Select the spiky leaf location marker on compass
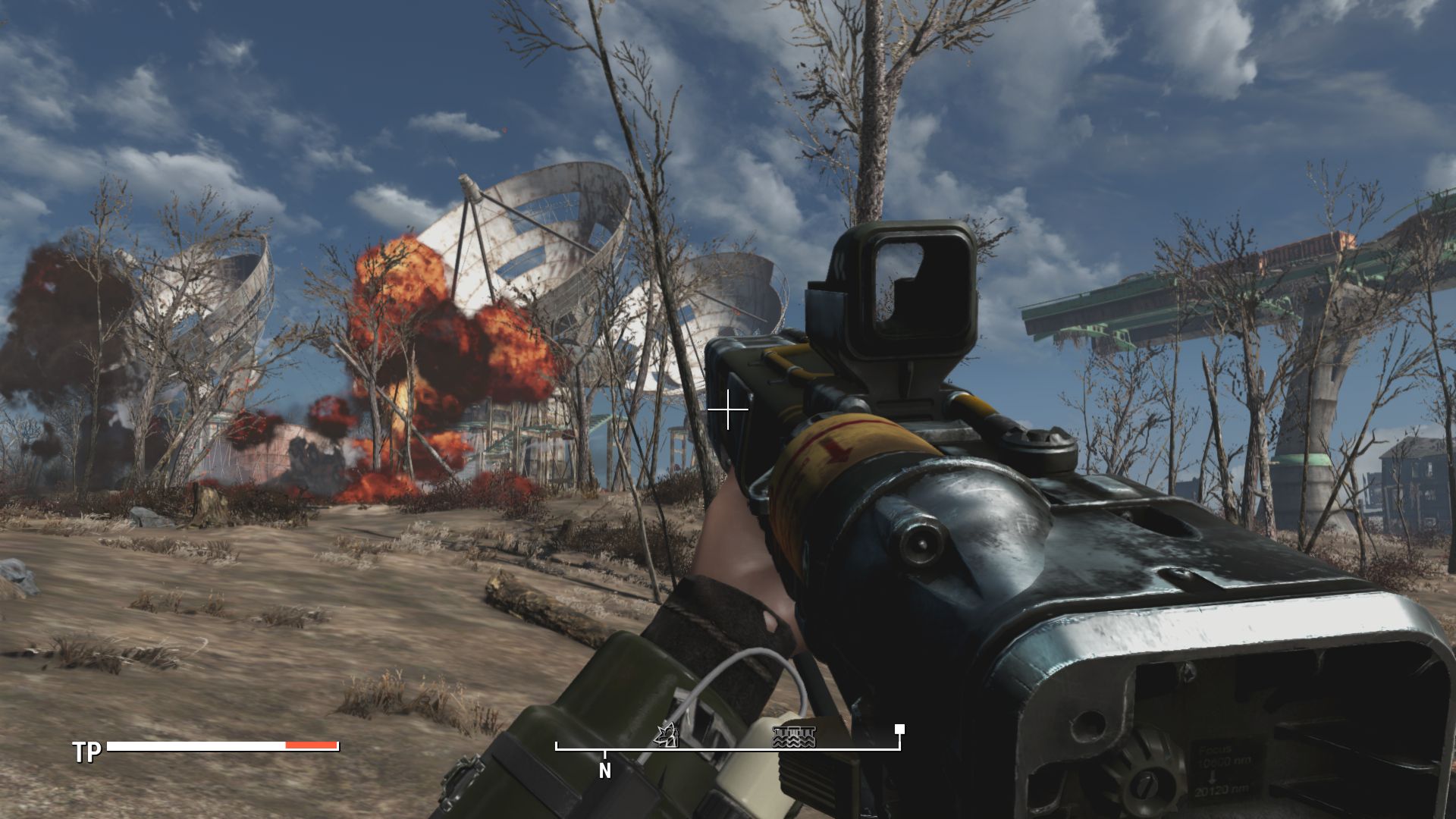Screen dimensions: 1456x819 point(667,735)
